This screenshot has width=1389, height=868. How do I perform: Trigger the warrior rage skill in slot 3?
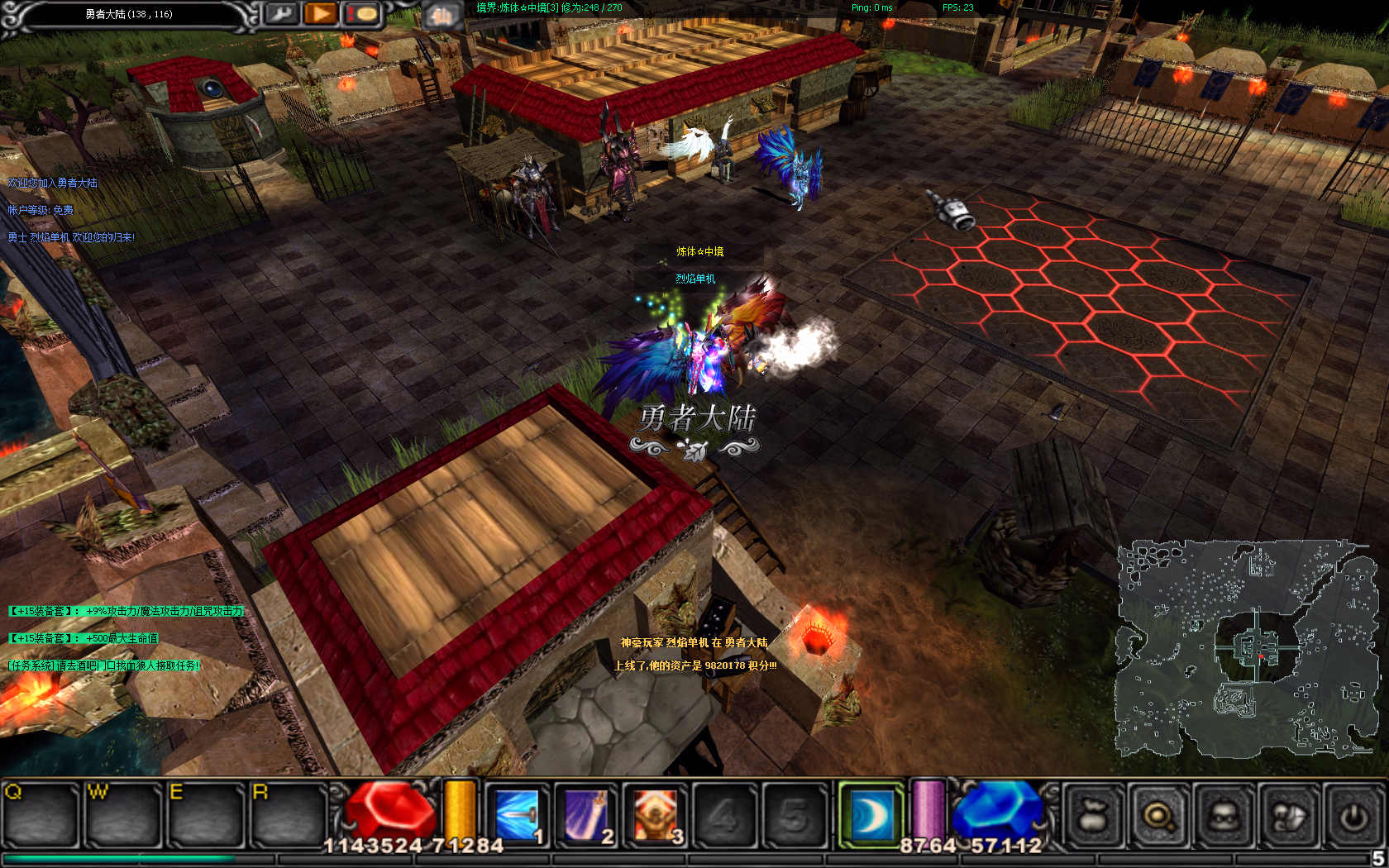click(656, 816)
